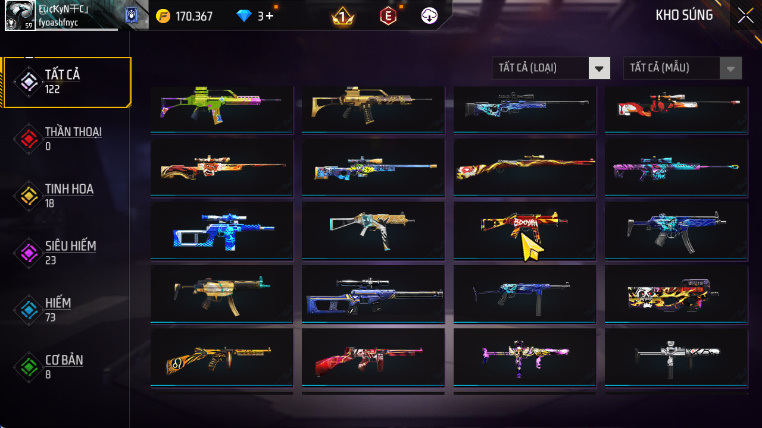Open the red hexagon E badge

click(388, 16)
